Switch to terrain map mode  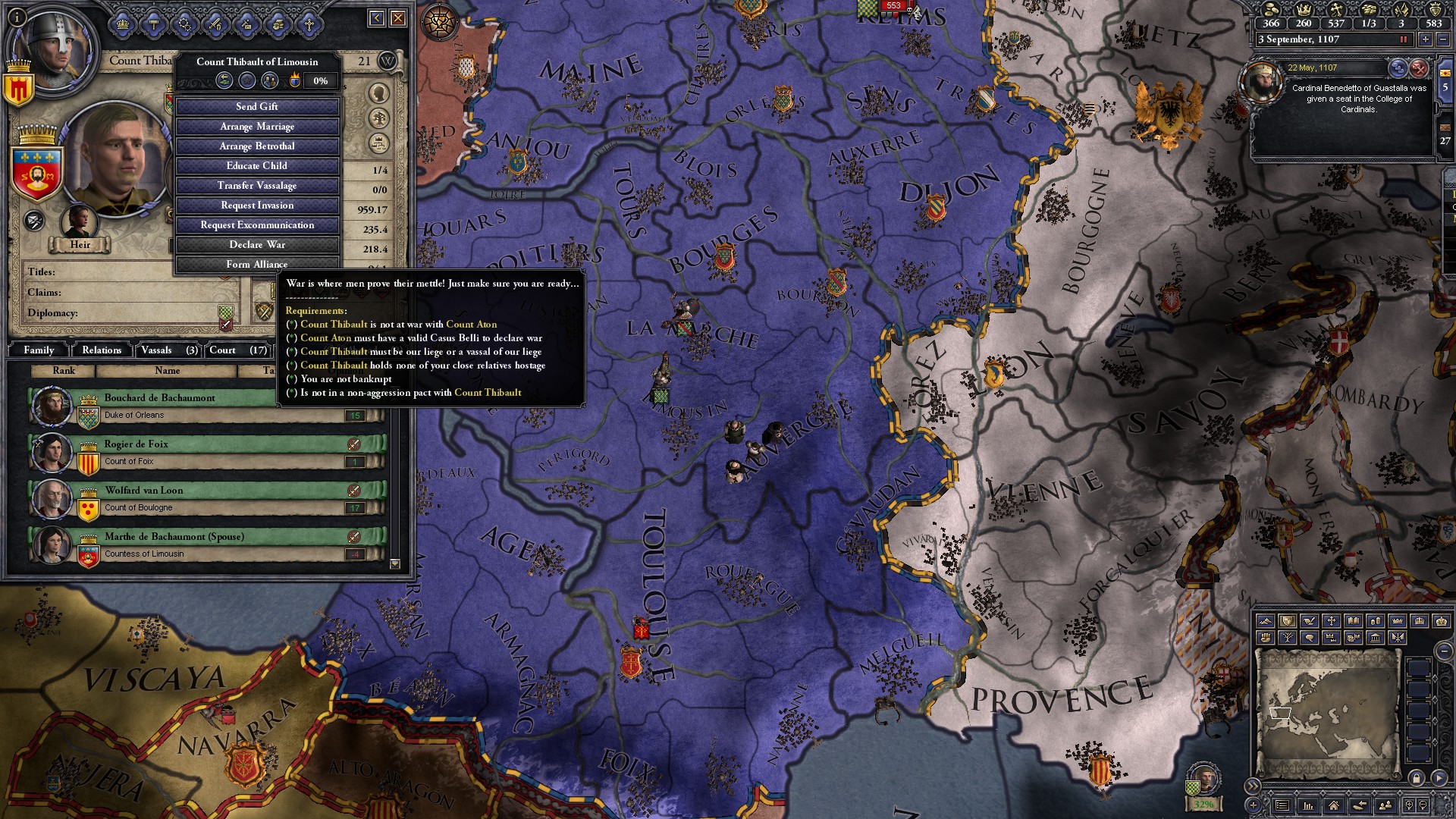1265,622
